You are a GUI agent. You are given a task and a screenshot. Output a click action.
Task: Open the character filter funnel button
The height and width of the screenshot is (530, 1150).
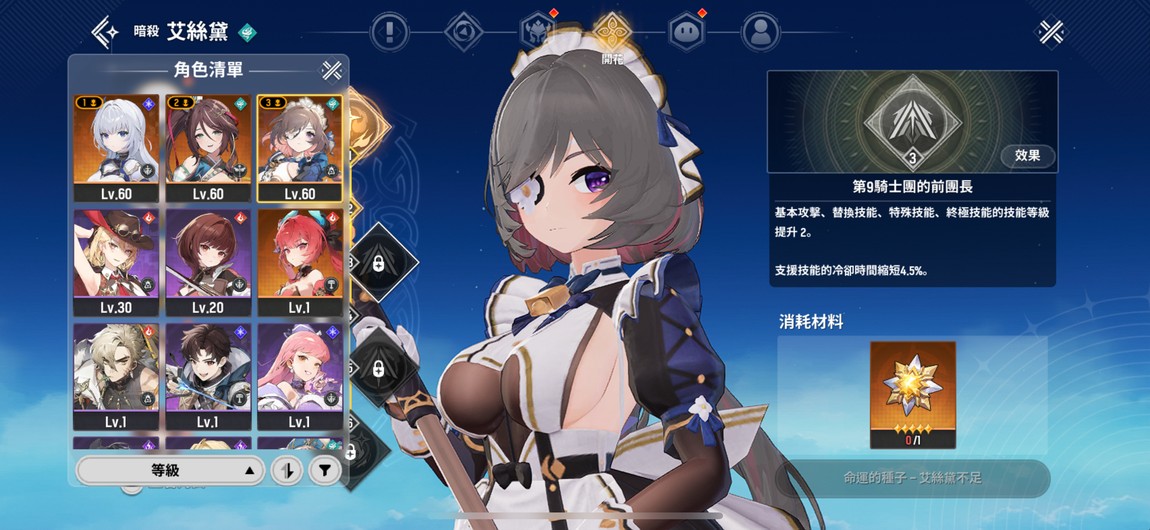tap(324, 470)
